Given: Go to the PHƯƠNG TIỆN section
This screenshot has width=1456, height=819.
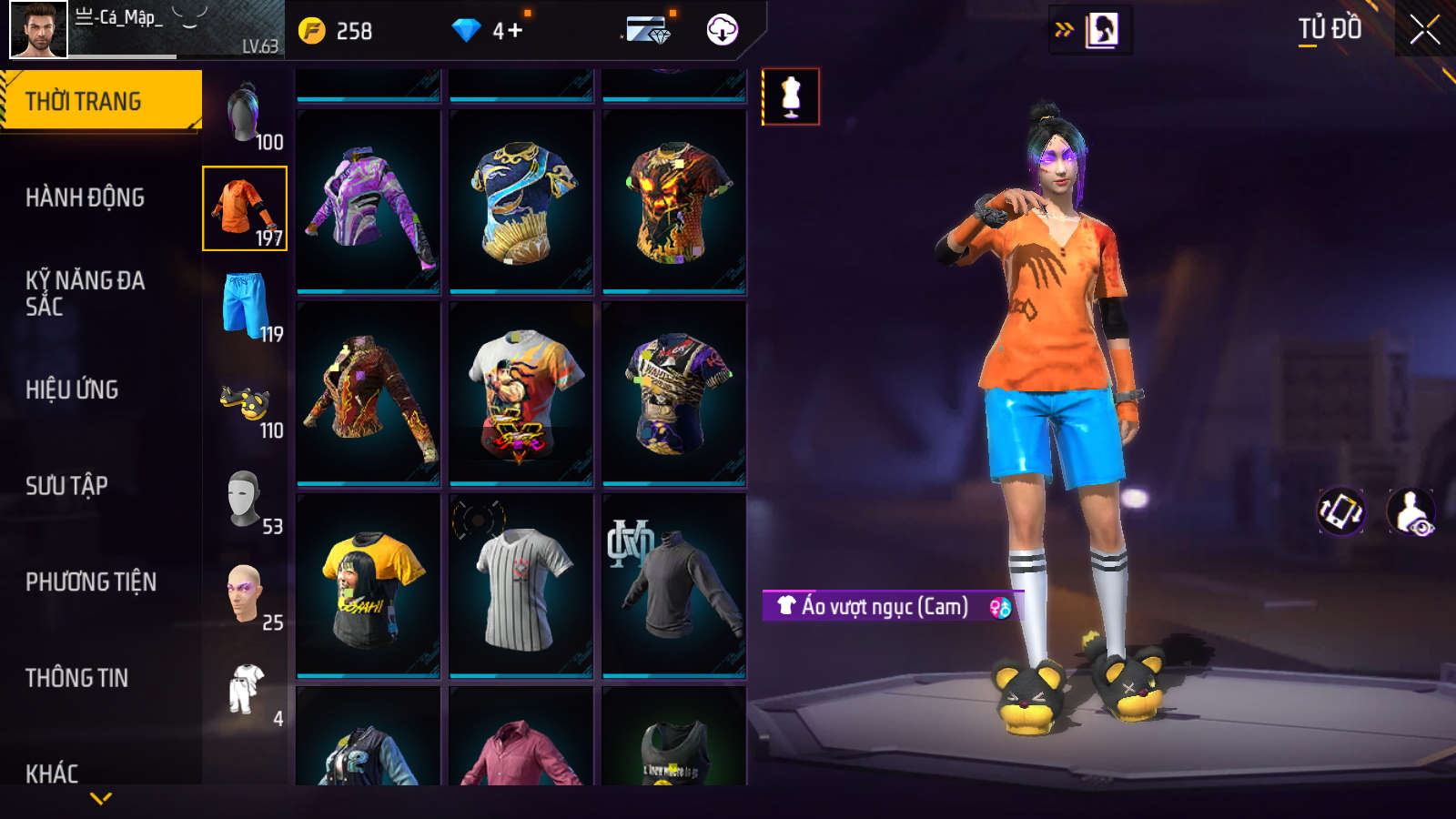Looking at the screenshot, I should [91, 582].
